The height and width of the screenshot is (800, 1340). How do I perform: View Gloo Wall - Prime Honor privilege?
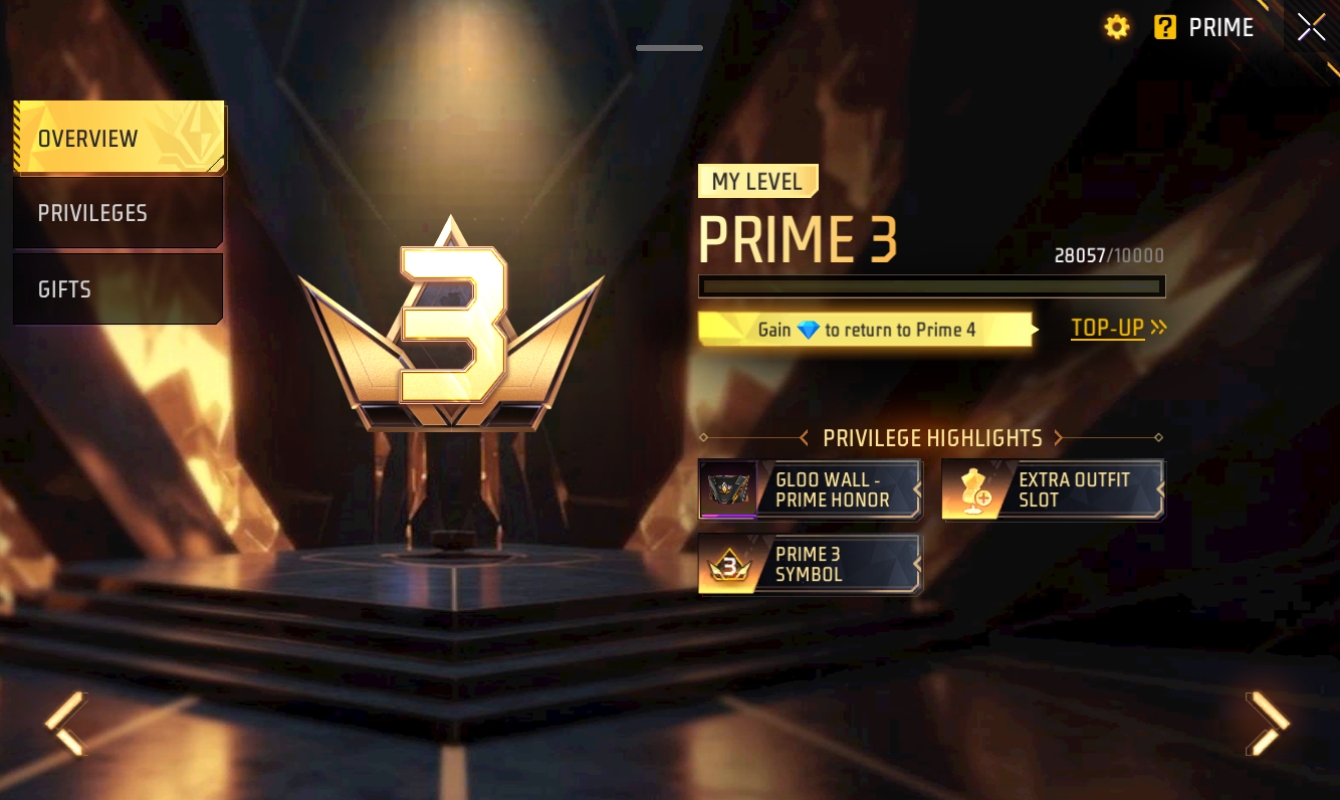(x=809, y=490)
